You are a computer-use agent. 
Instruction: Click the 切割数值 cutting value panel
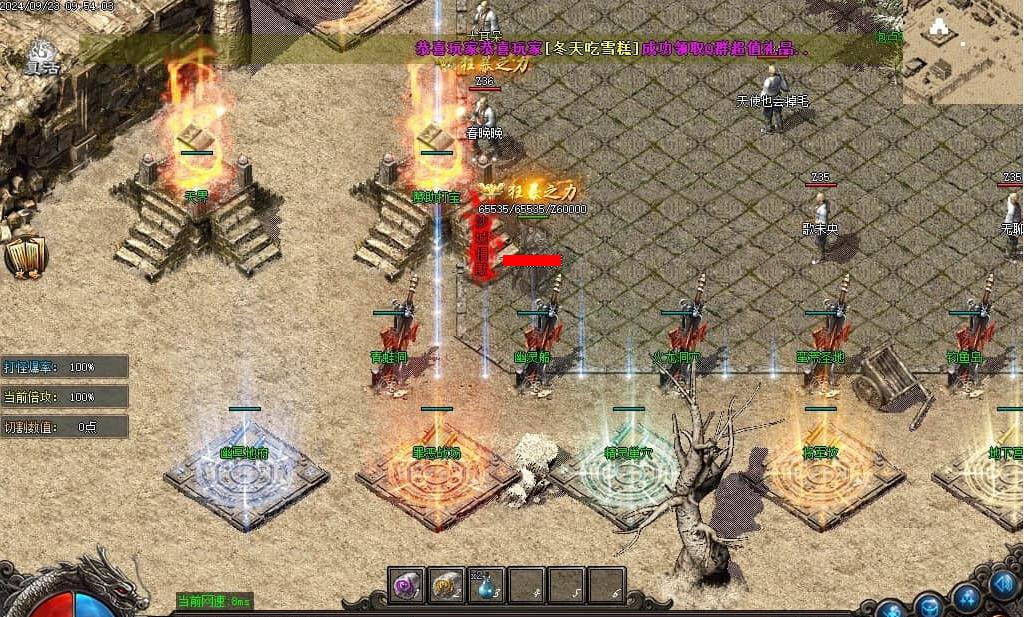coord(64,427)
